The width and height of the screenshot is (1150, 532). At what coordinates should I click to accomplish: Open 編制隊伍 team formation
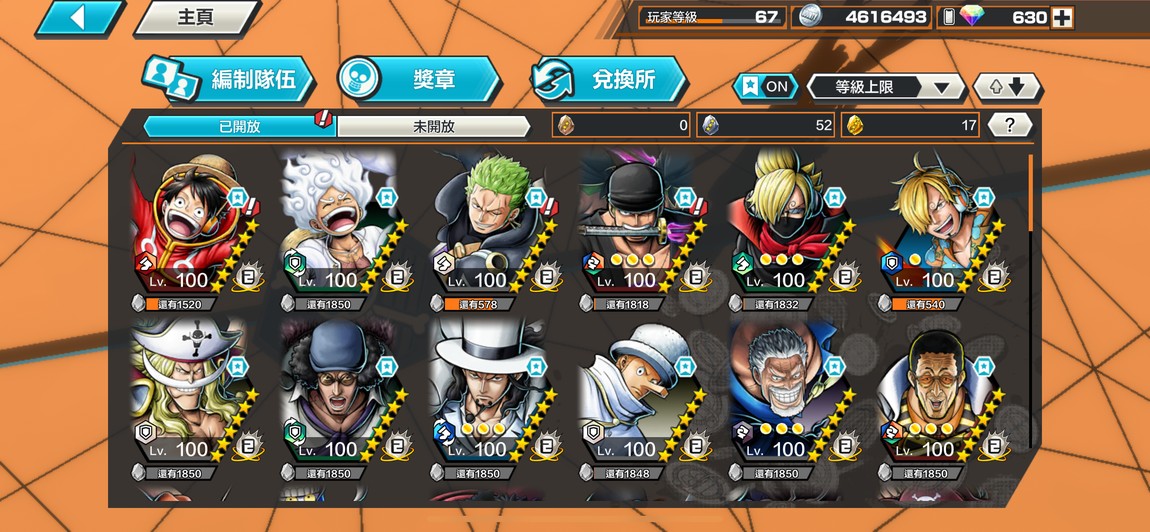click(228, 80)
